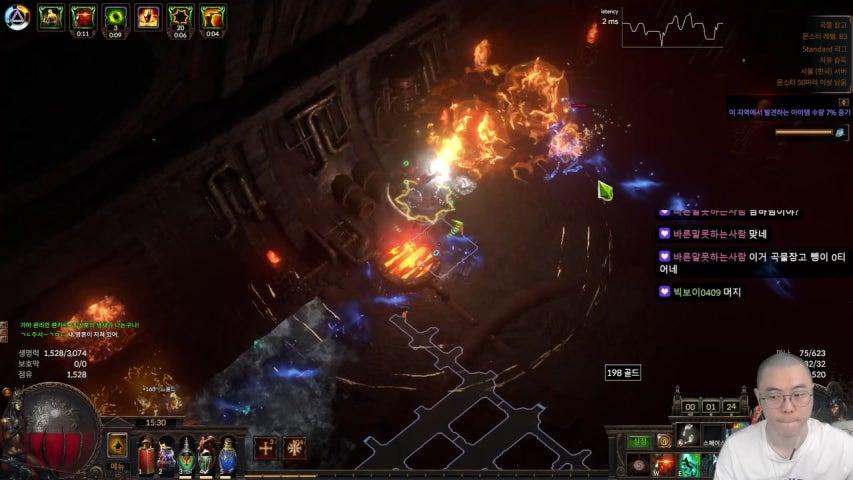Image resolution: width=853 pixels, height=480 pixels.
Task: Activate the fiery skill bound to W
Action: pos(664,465)
